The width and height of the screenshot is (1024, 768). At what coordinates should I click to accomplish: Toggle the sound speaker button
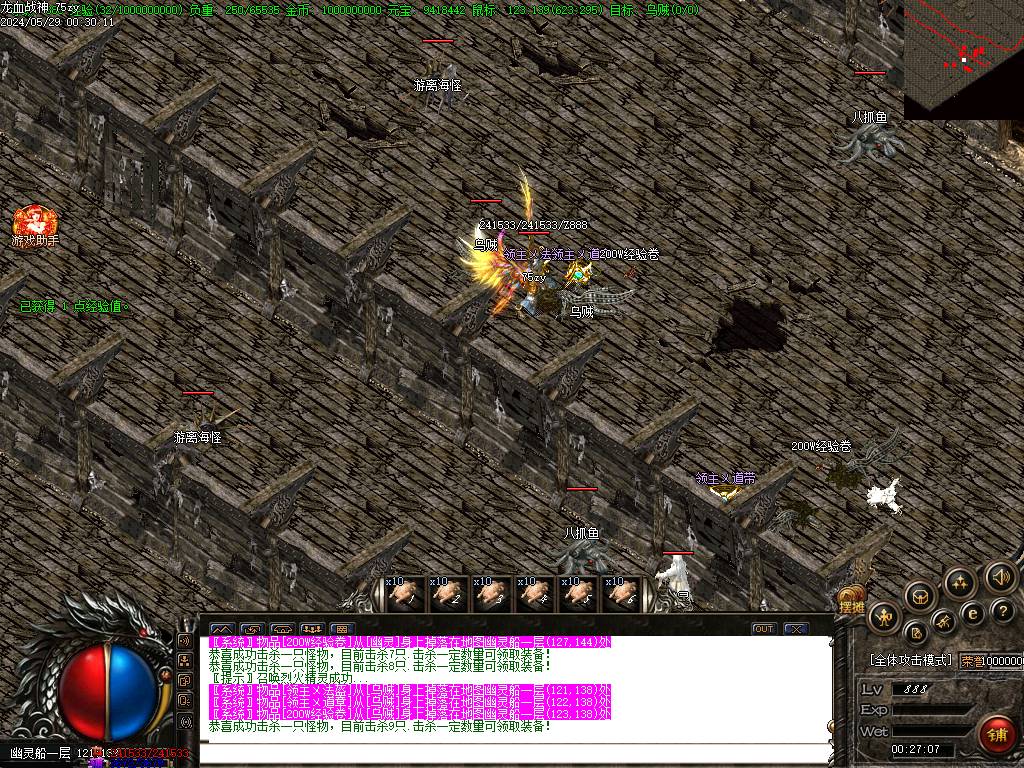click(x=1000, y=577)
